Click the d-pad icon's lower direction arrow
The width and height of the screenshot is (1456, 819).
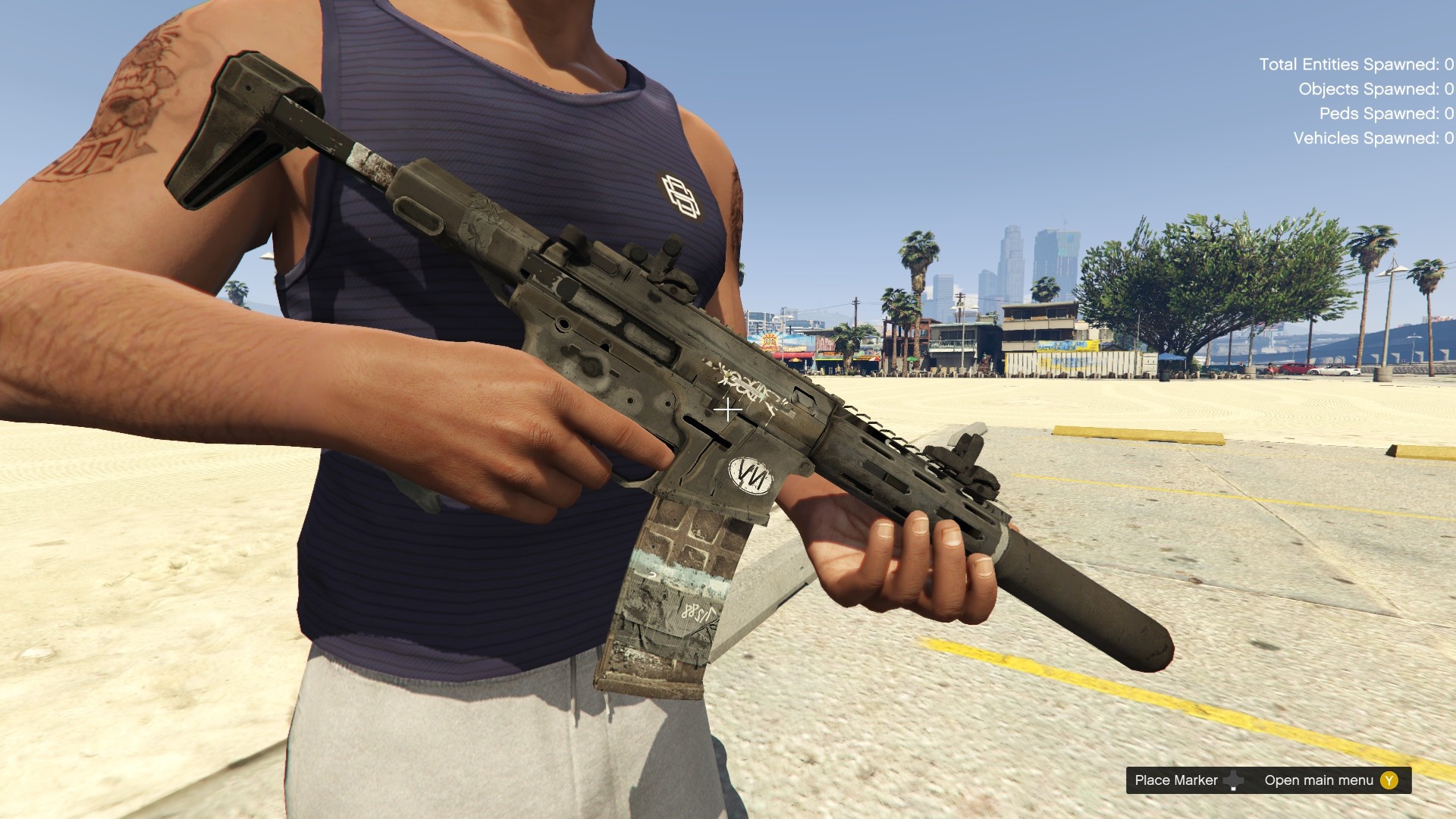point(1233,789)
